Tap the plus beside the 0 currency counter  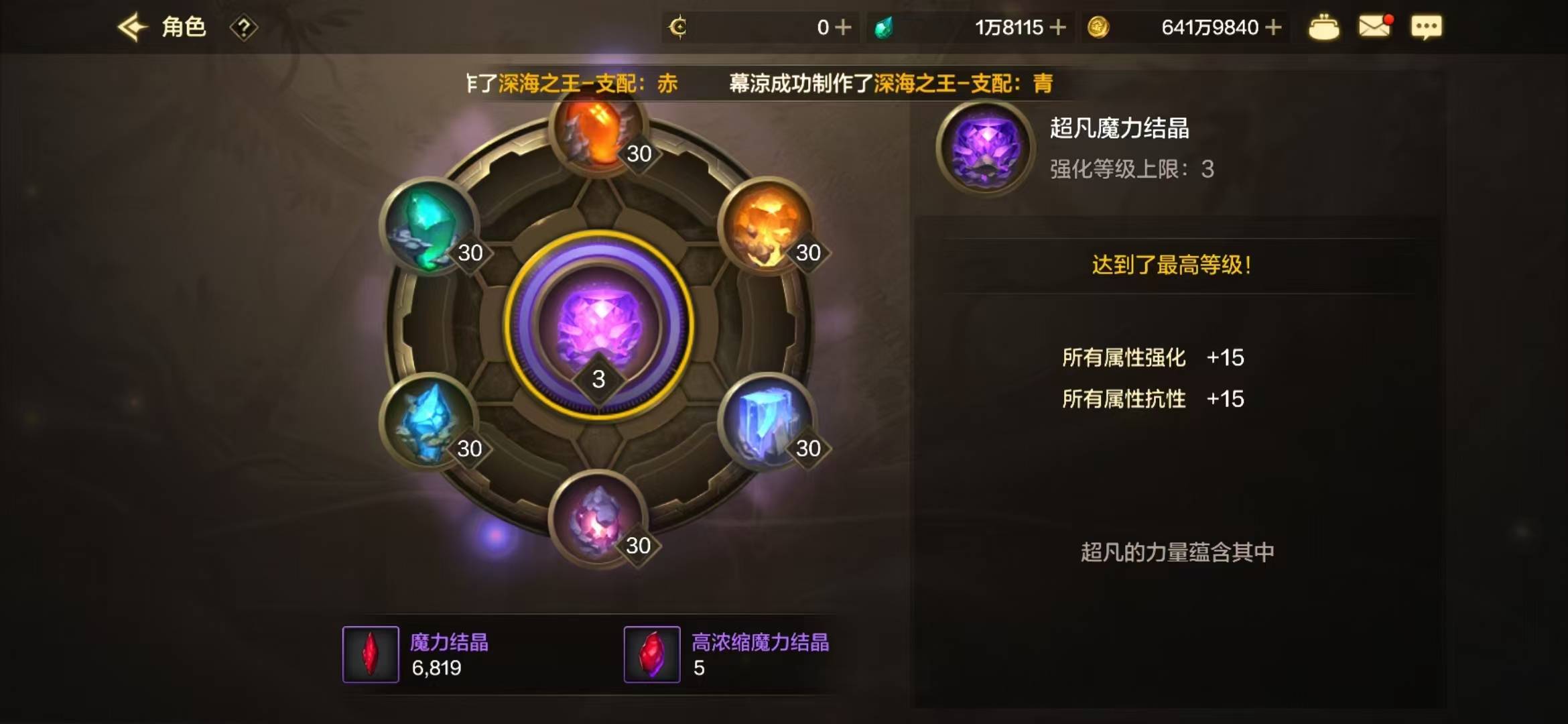click(843, 27)
